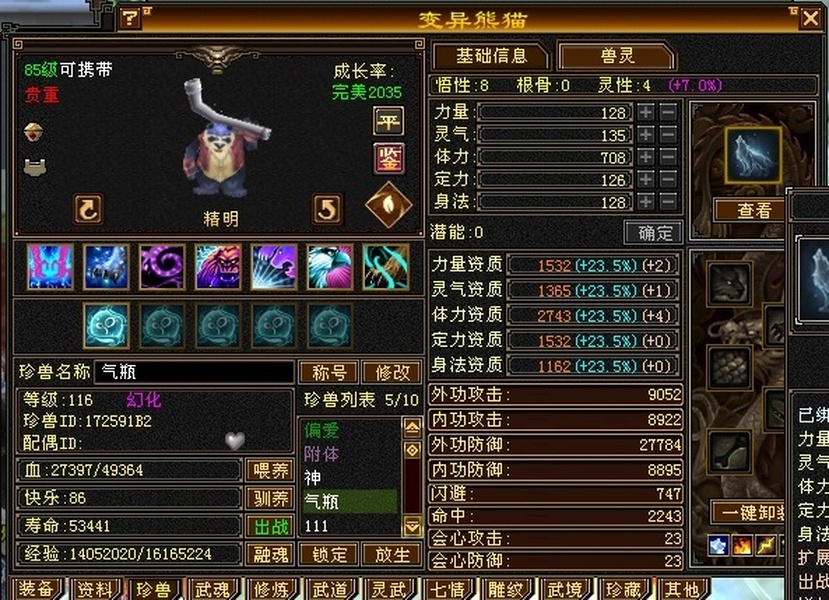The image size is (829, 600).
Task: Click the red 鉴 appraise button
Action: pos(388,157)
